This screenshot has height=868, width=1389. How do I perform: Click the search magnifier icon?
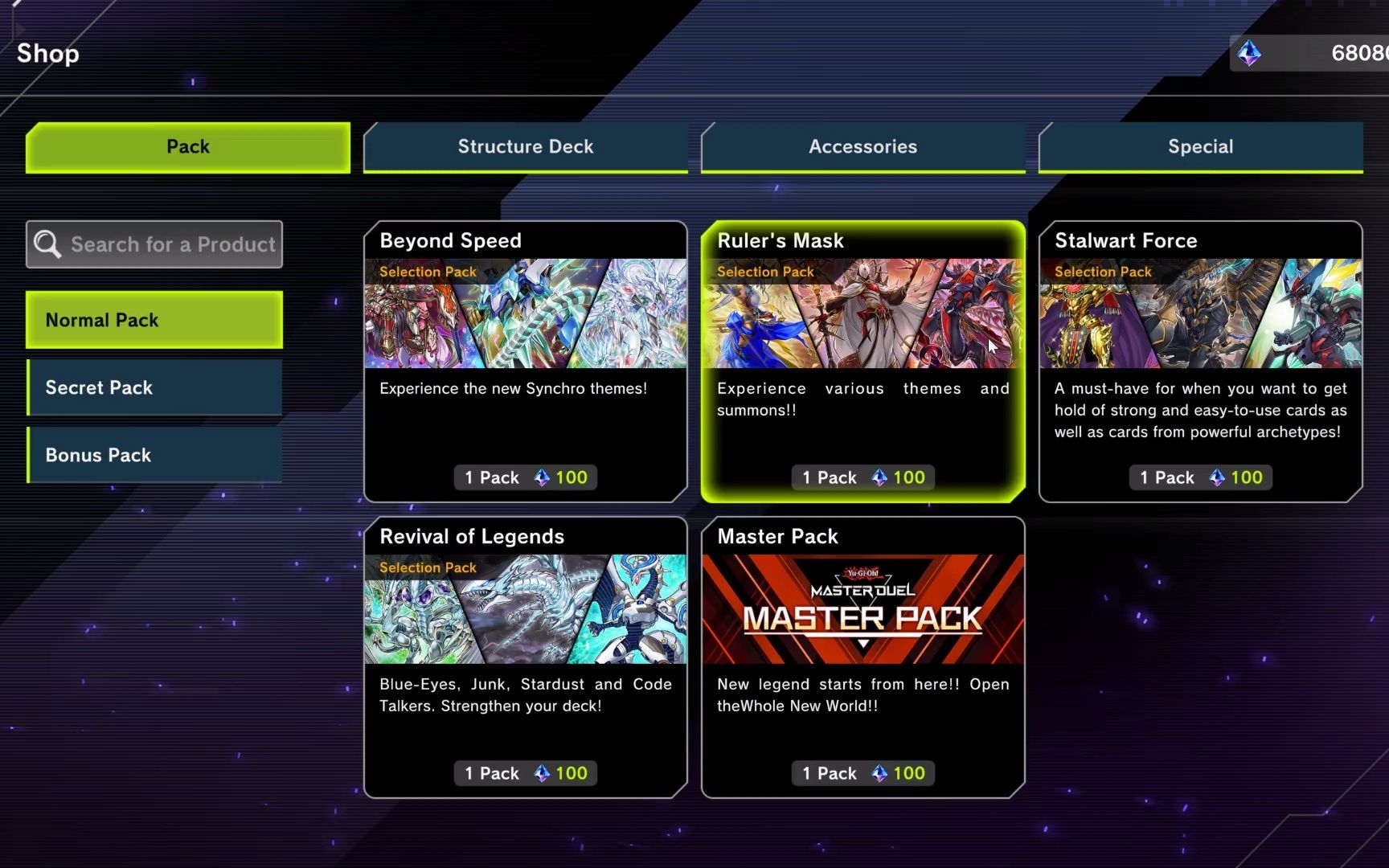(46, 244)
